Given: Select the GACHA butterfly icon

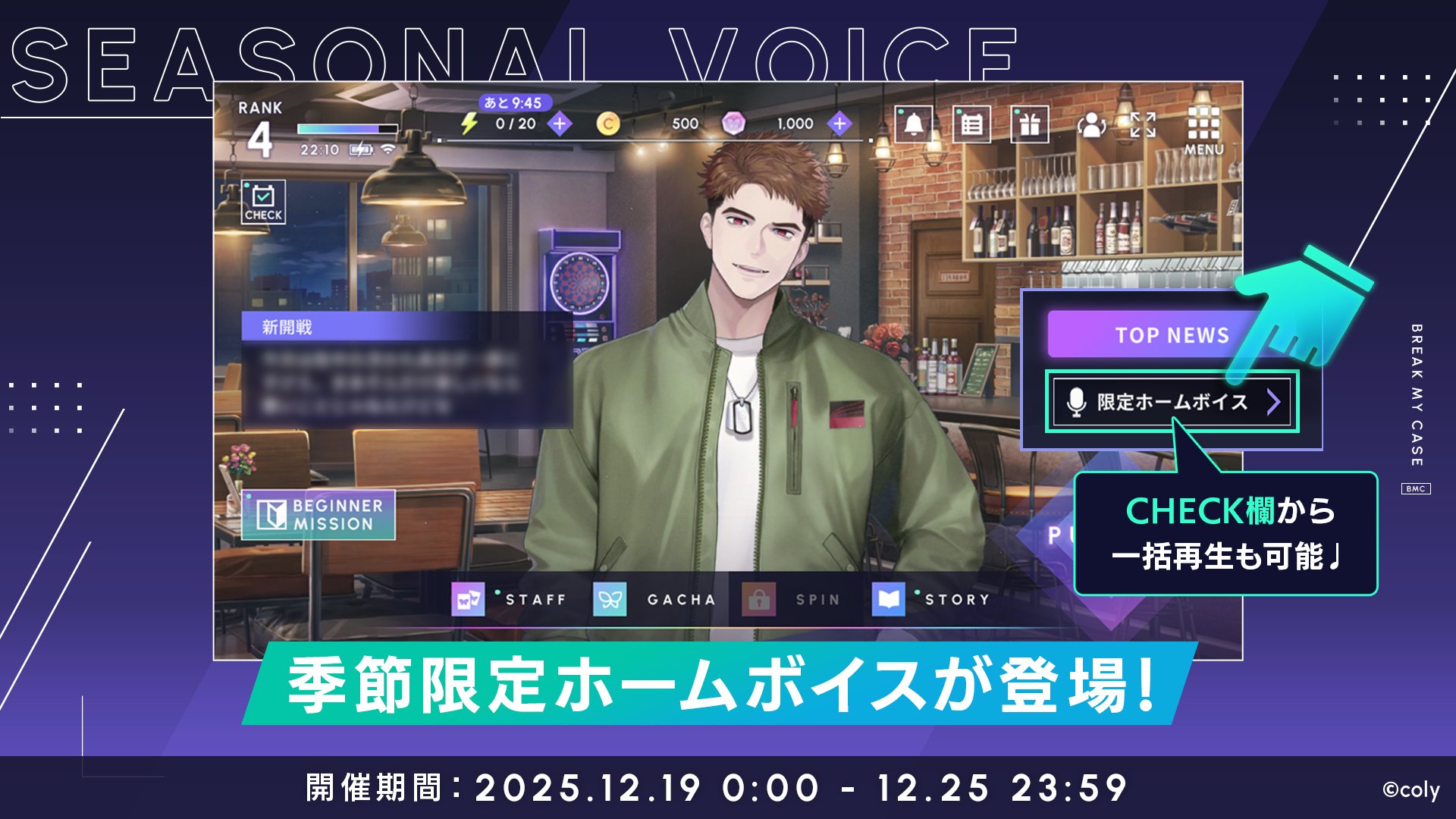Looking at the screenshot, I should [x=611, y=598].
